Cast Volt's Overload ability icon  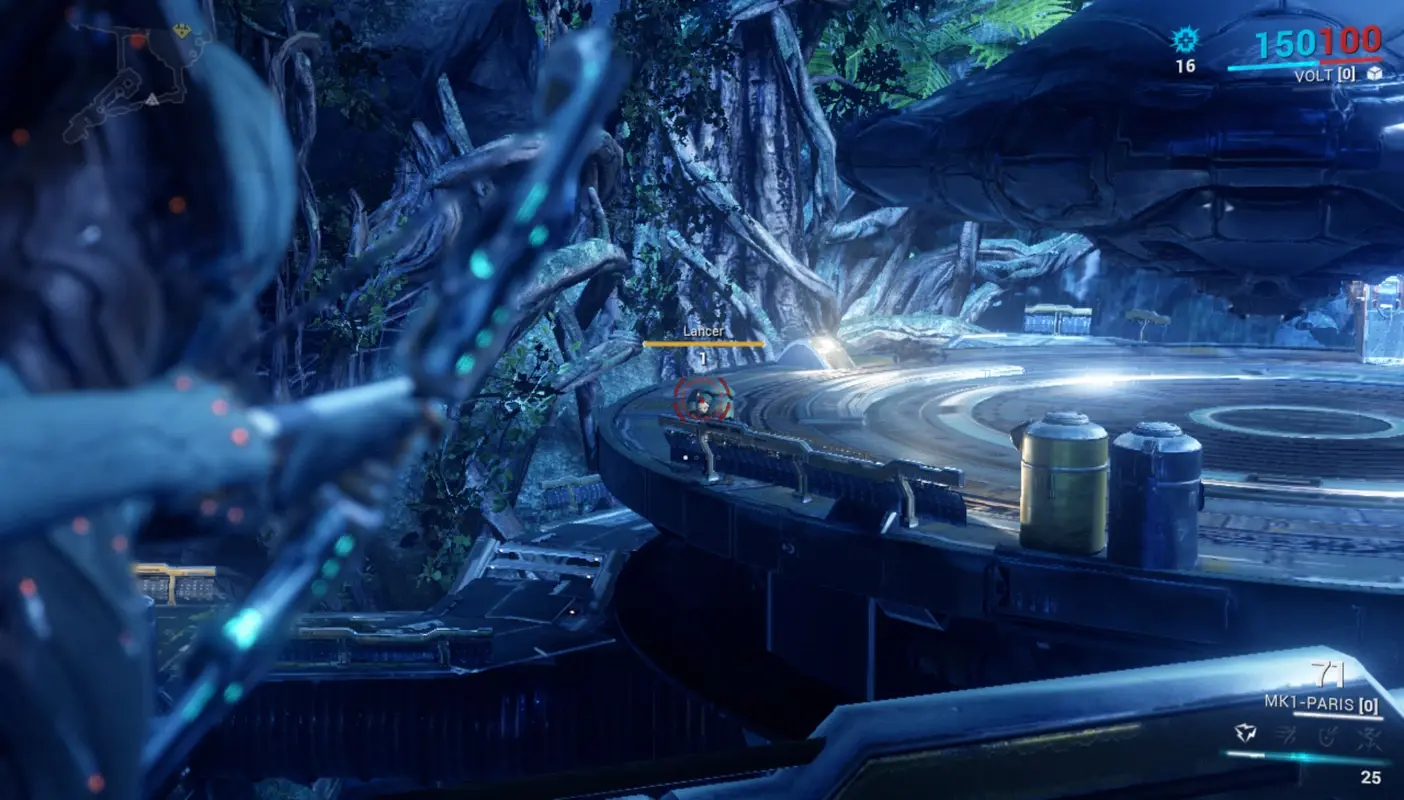1371,738
